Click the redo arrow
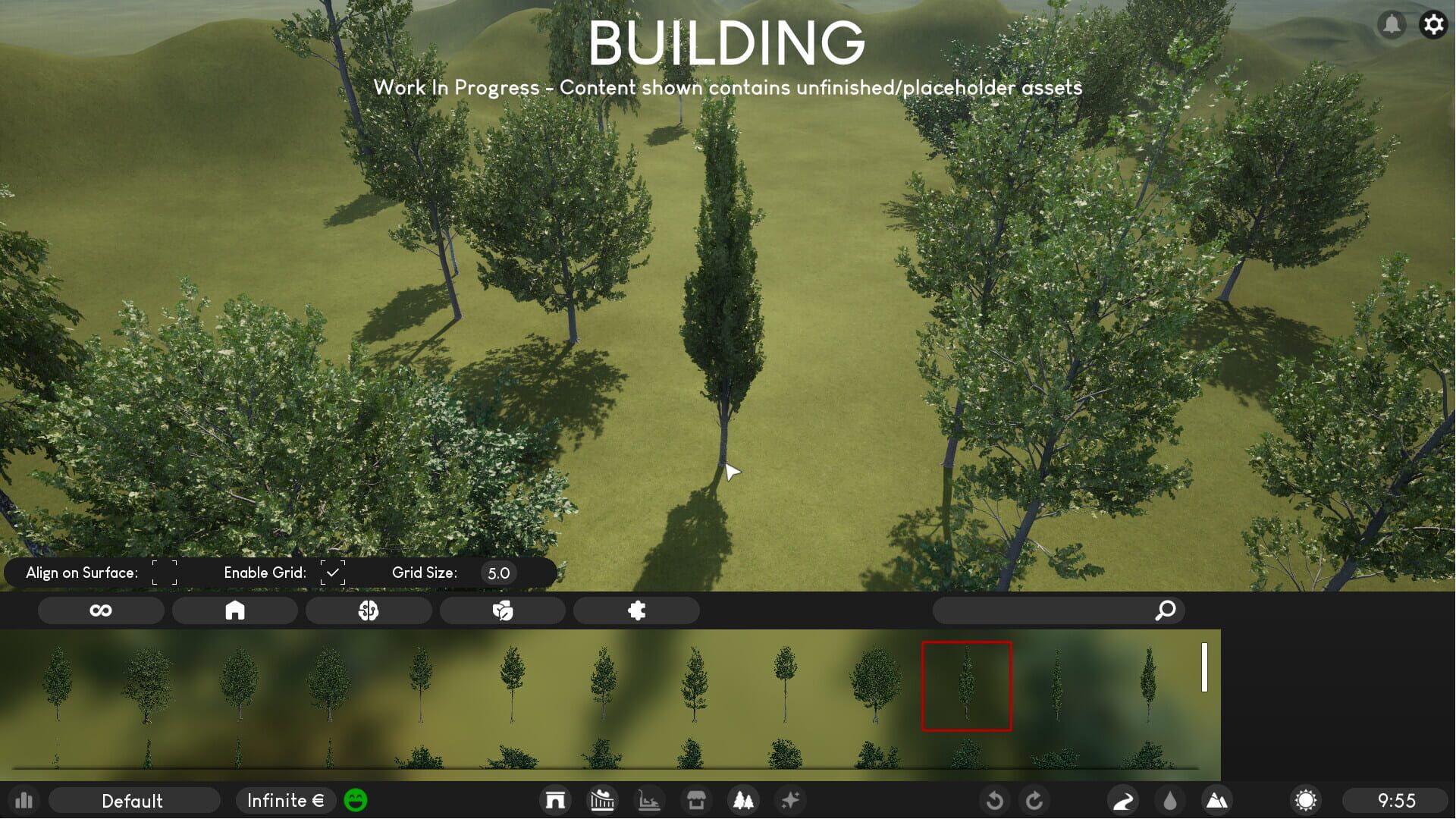This screenshot has height=819, width=1456. tap(1035, 800)
